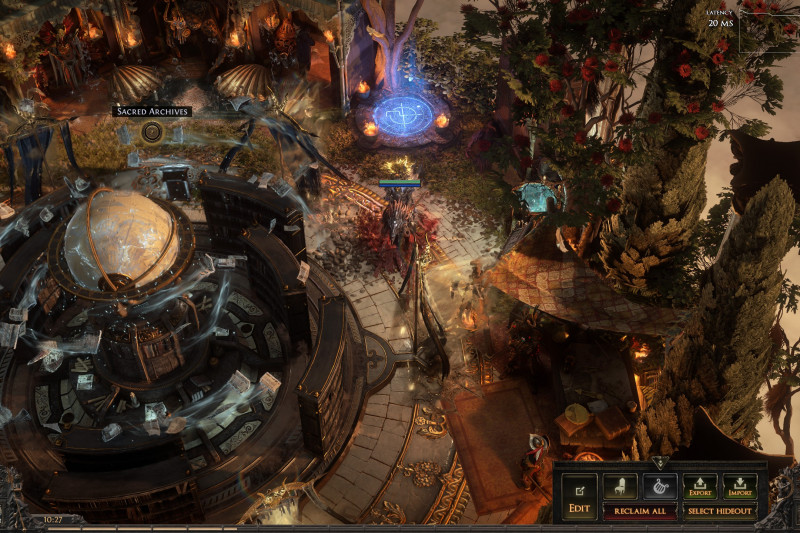The height and width of the screenshot is (533, 800).
Task: Open hideout Edit mode
Action: (x=579, y=497)
